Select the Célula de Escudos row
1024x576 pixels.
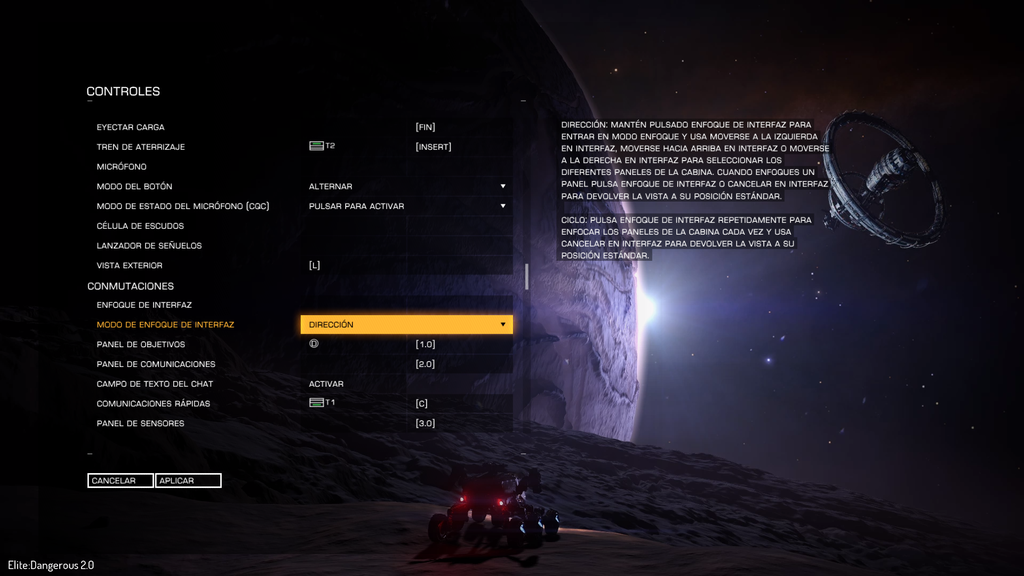tap(140, 226)
